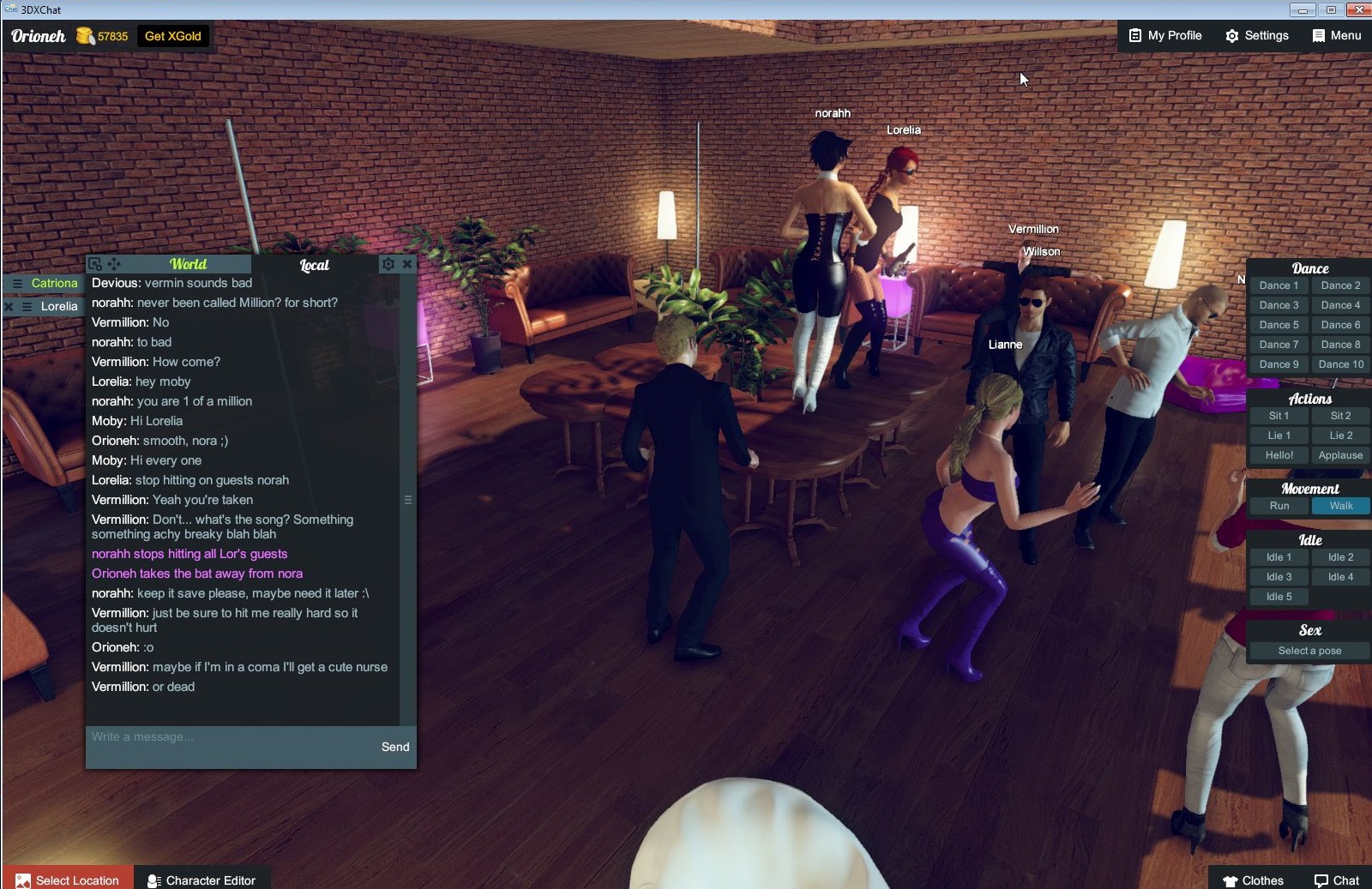The image size is (1372, 889).
Task: Open the Select a pose picker
Action: [1309, 651]
